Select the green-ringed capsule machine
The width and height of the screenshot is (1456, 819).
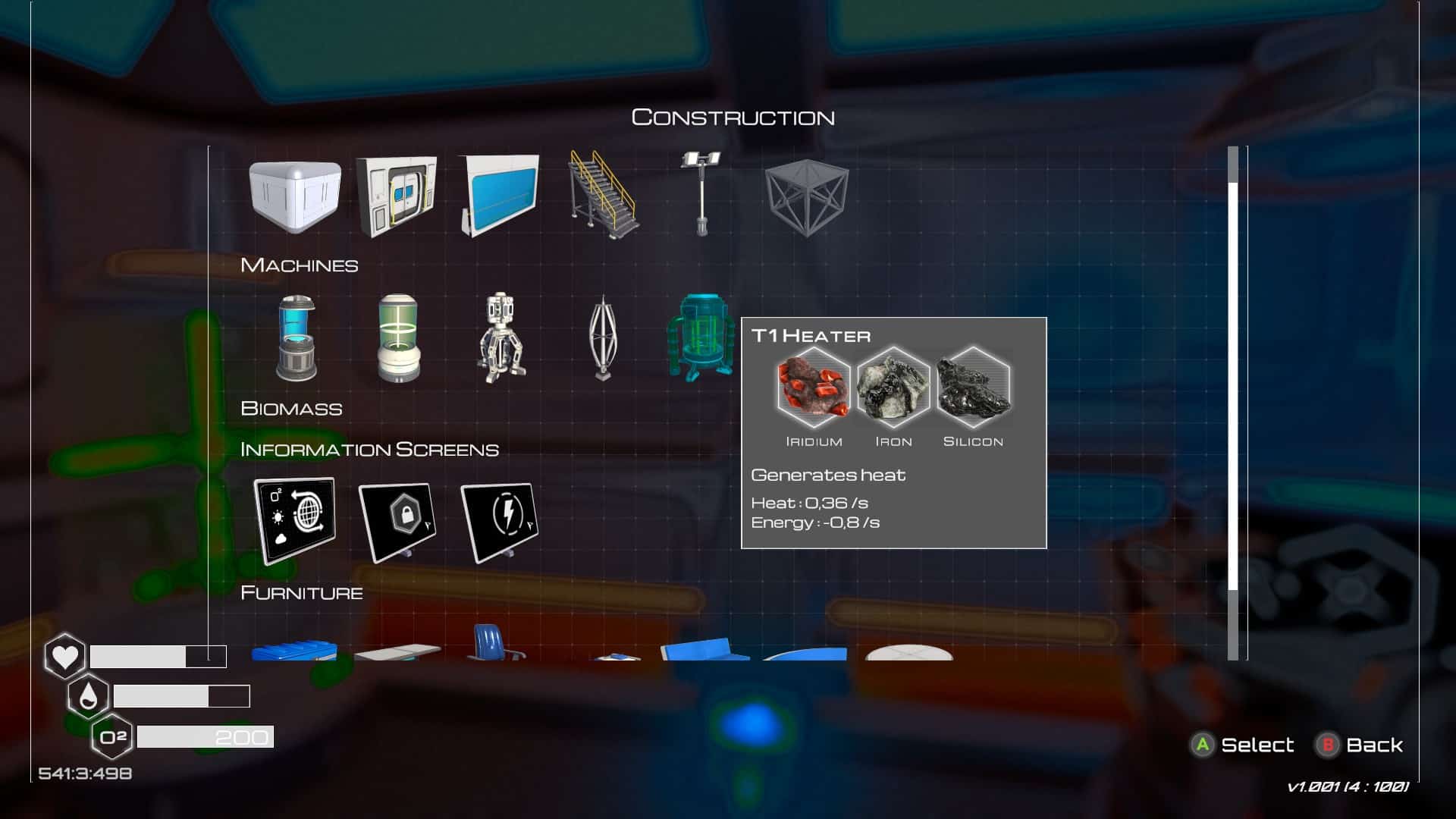398,338
